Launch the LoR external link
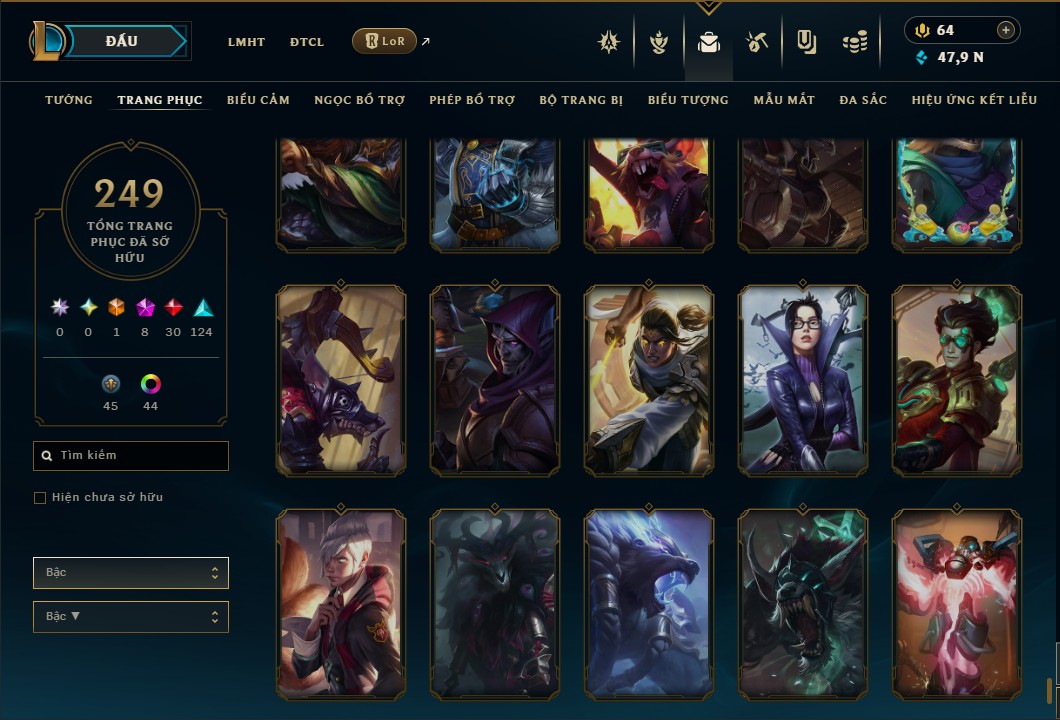Viewport: 1060px width, 720px height. click(385, 41)
